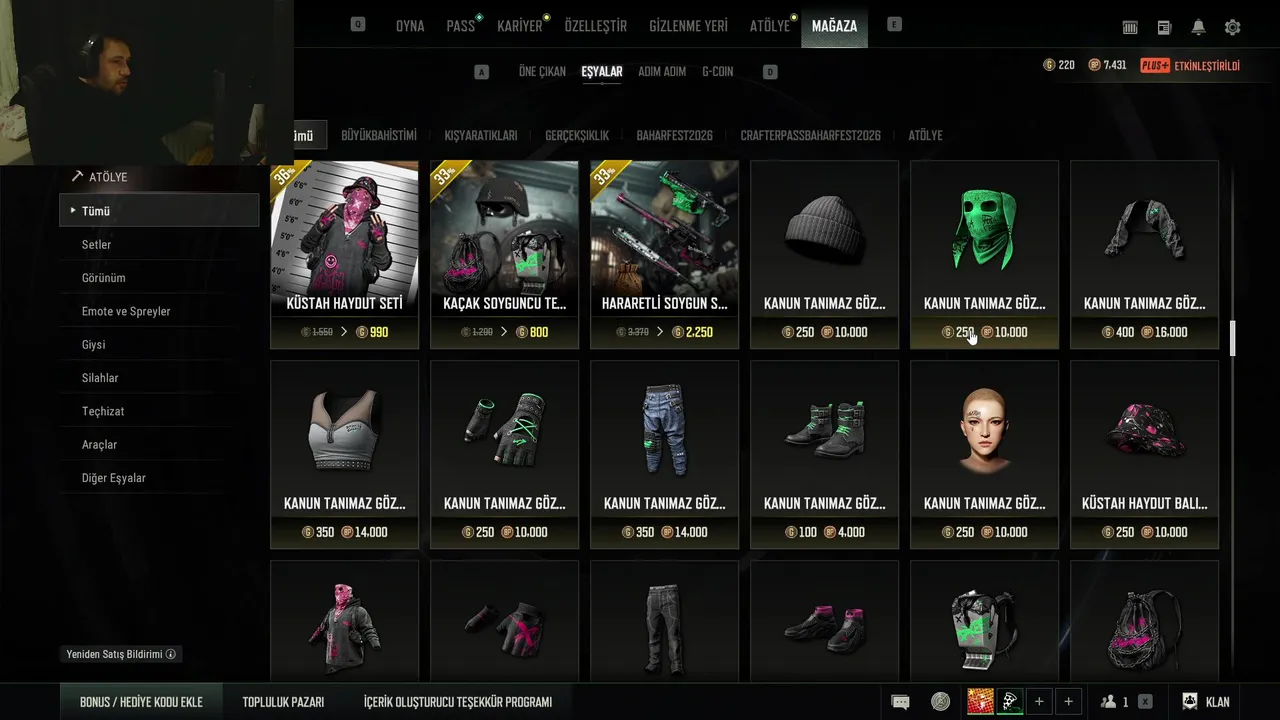
Task: Open the TOPLULUK PAZARI community market
Action: (x=283, y=702)
